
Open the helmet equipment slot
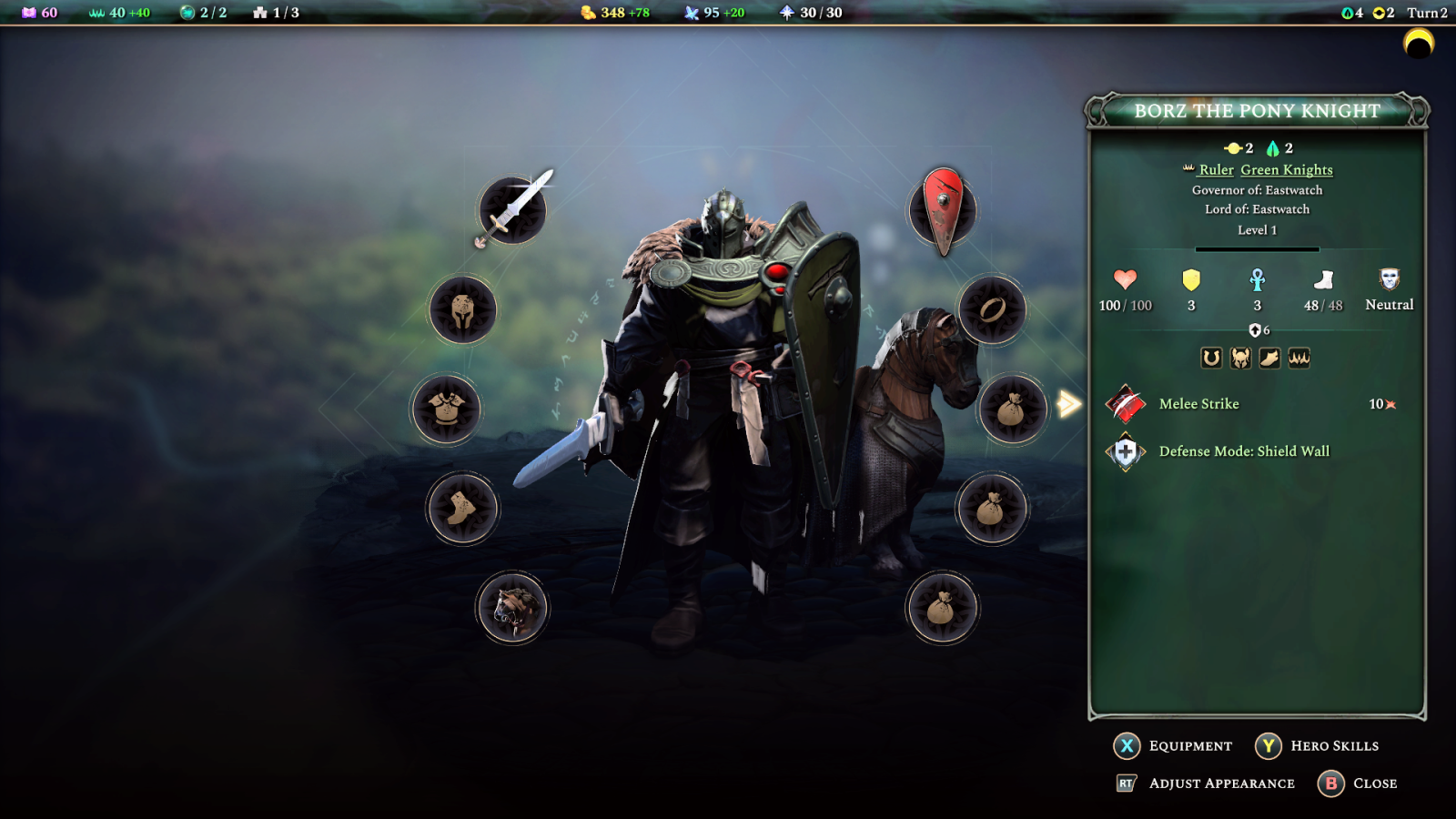coord(463,308)
